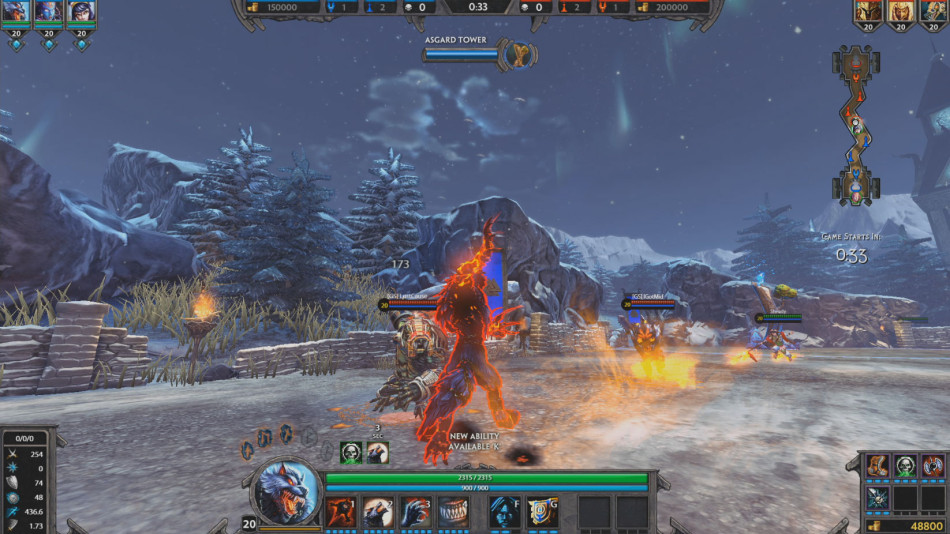Activate the golden shield relic
Viewport: 950px width, 534px height.
542,511
